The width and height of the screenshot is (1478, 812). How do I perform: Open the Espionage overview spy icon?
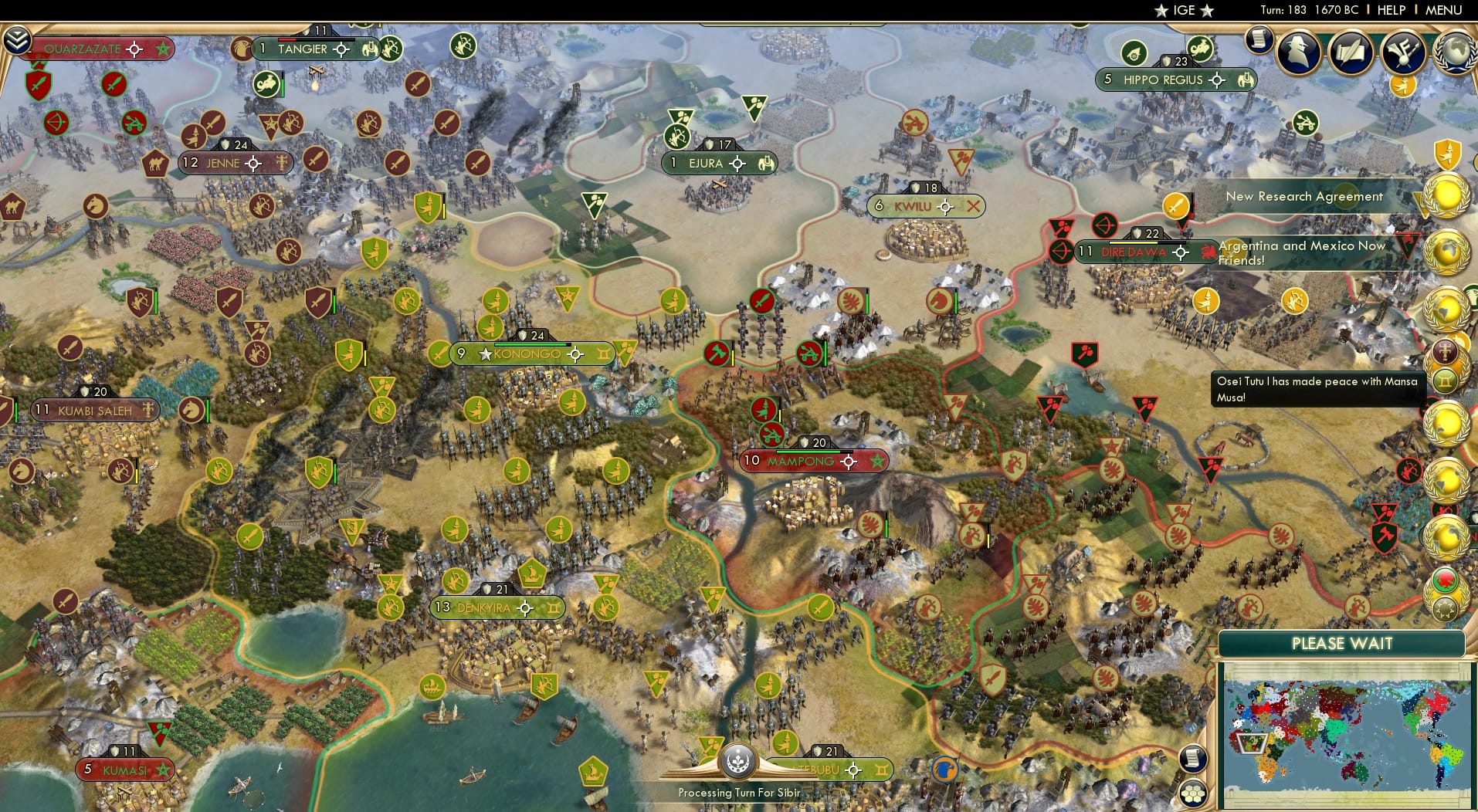click(1298, 52)
